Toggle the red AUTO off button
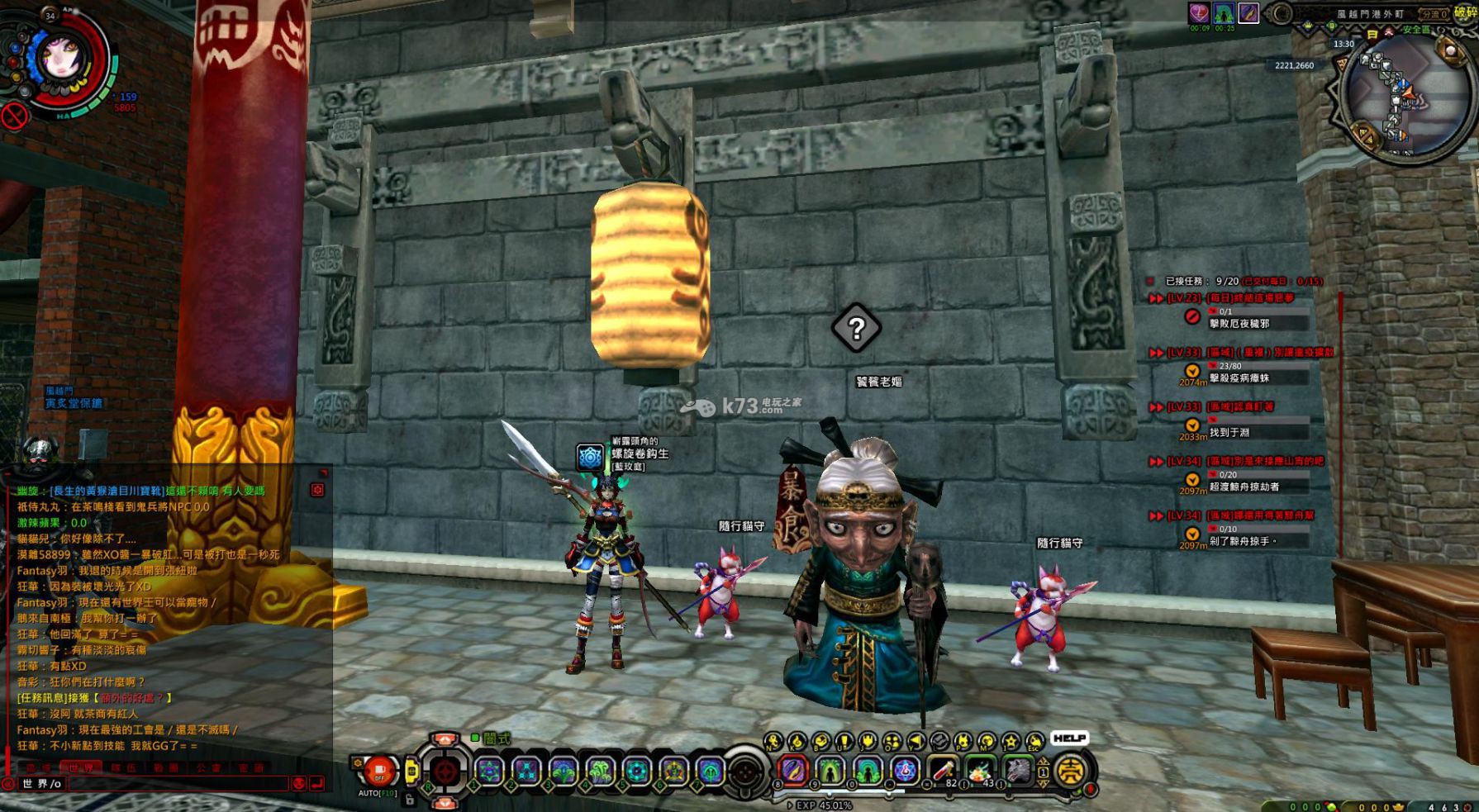This screenshot has width=1479, height=812. [380, 772]
